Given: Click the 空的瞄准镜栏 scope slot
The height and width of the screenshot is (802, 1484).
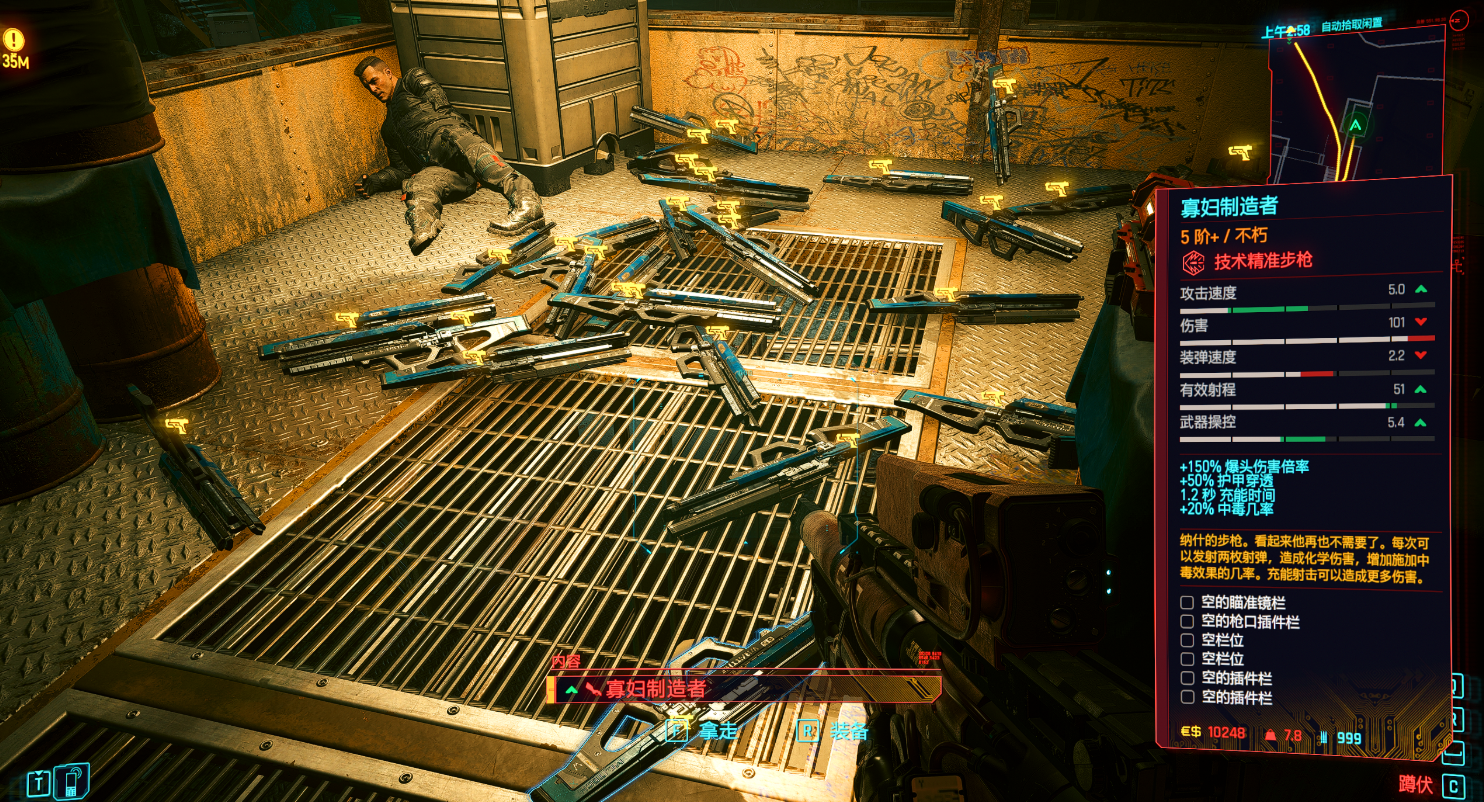Looking at the screenshot, I should pyautogui.click(x=1187, y=603).
